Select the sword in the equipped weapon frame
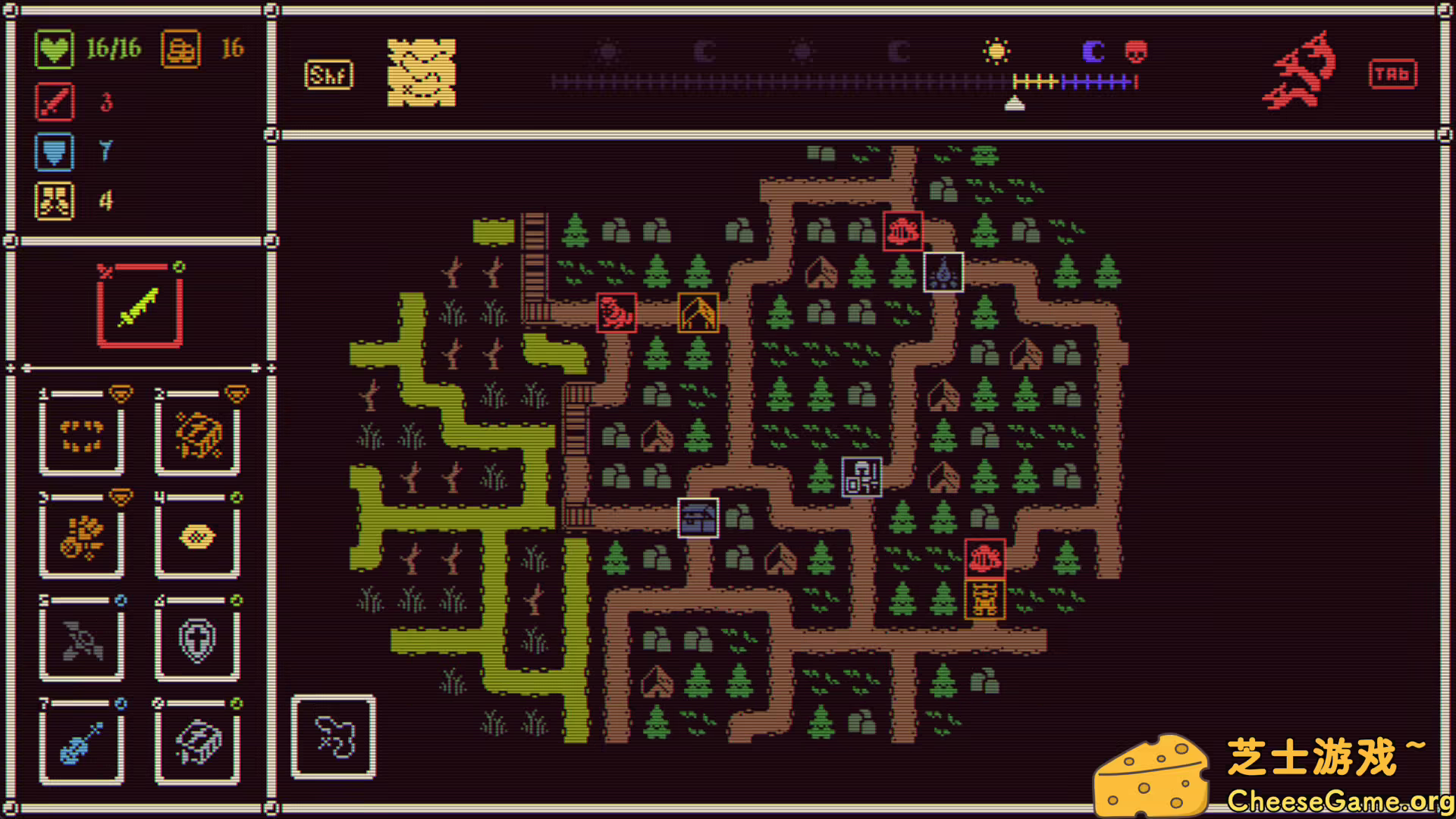 coord(140,306)
